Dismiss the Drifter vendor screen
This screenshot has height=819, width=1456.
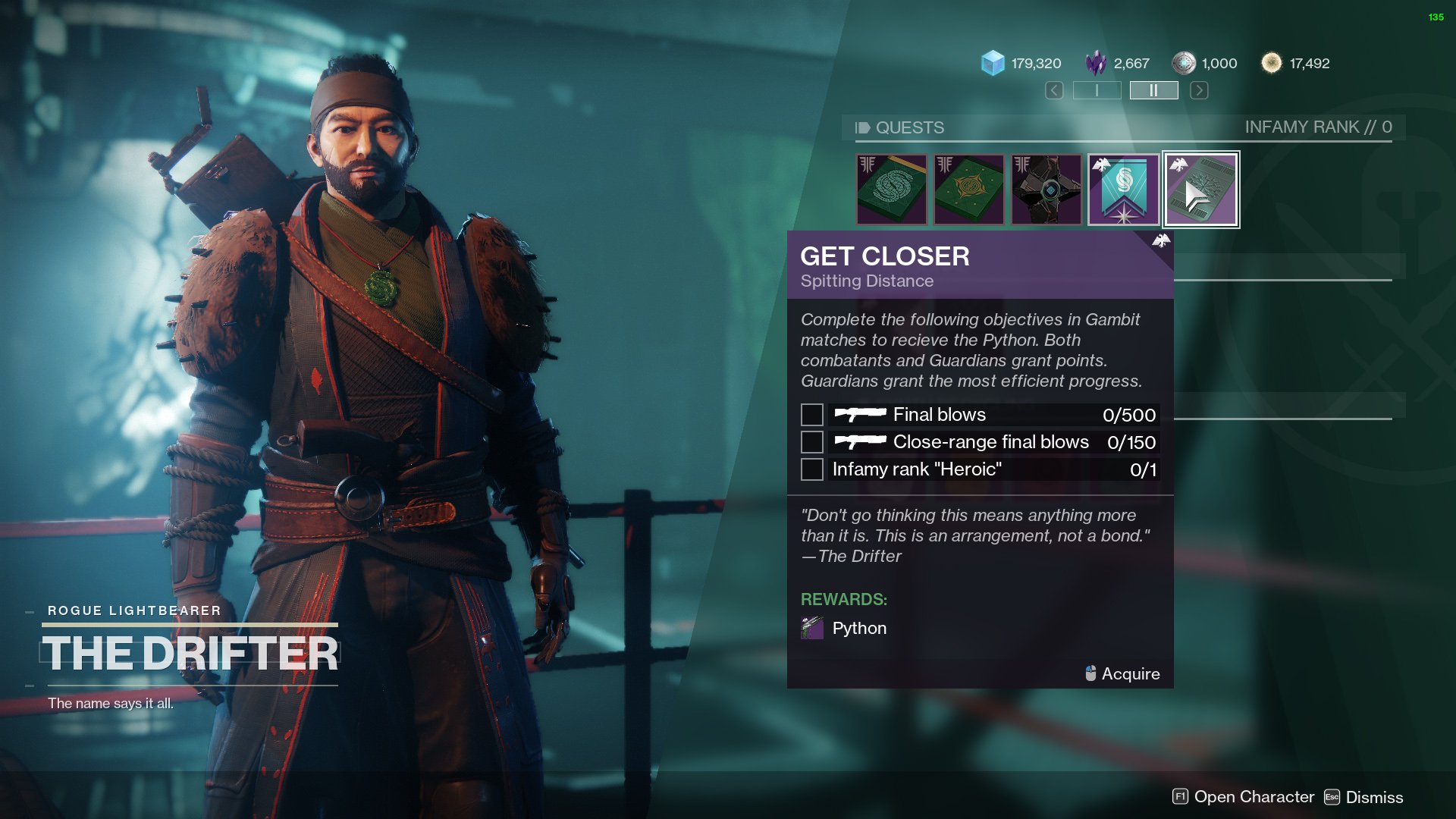click(1363, 797)
